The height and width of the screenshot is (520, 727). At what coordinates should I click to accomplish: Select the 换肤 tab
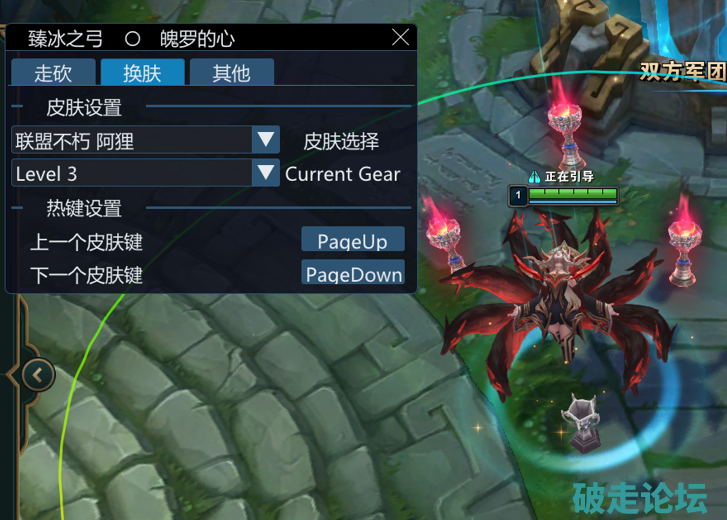click(x=142, y=73)
